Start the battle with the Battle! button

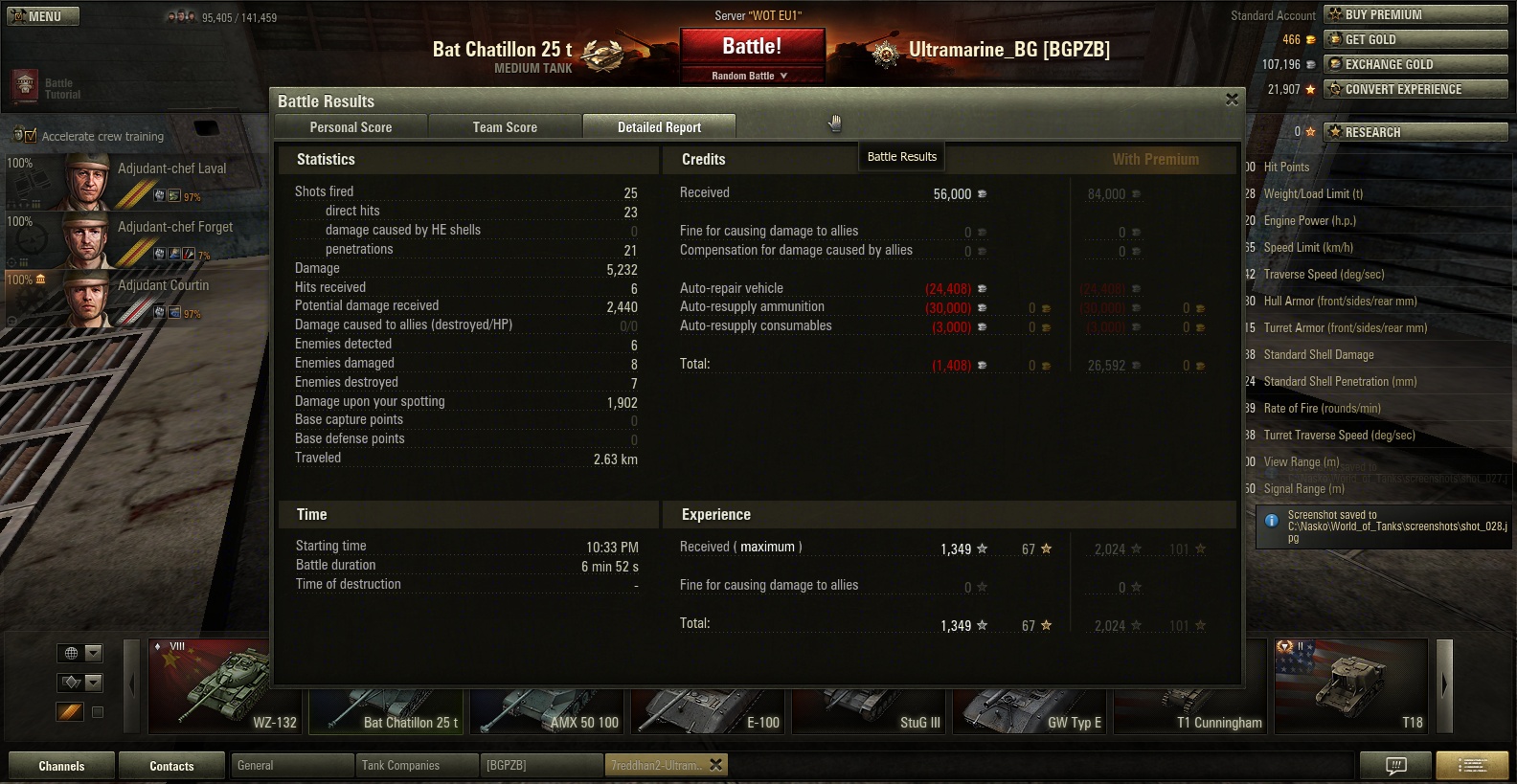click(x=752, y=47)
